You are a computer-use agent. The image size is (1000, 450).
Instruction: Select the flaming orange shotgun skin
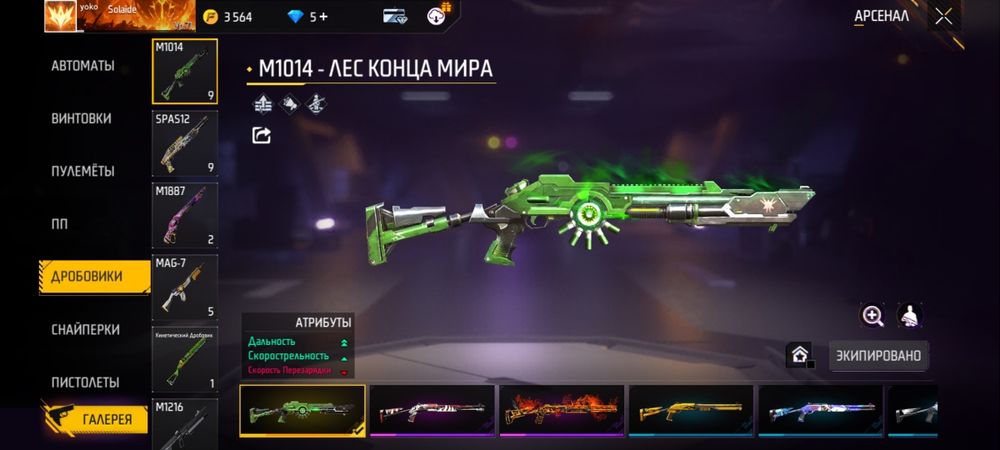(561, 410)
